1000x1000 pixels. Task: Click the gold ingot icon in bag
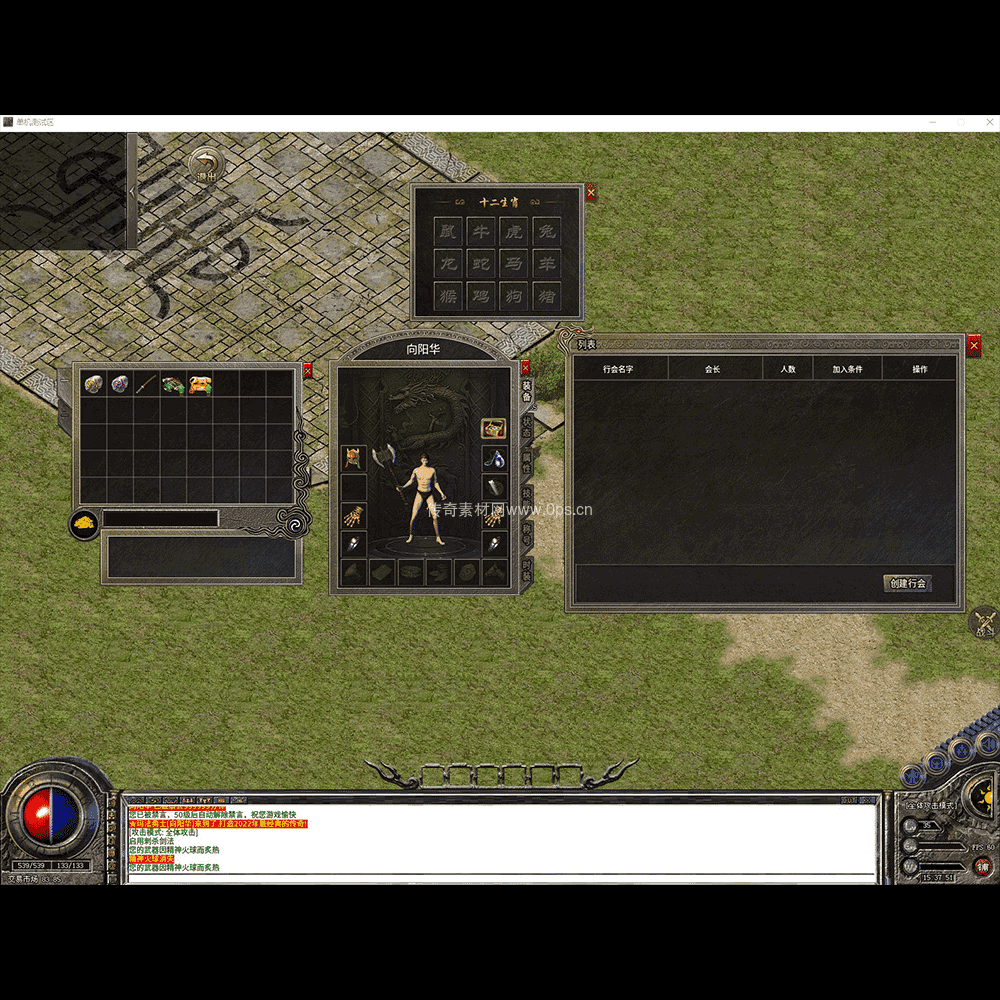pyautogui.click(x=84, y=523)
